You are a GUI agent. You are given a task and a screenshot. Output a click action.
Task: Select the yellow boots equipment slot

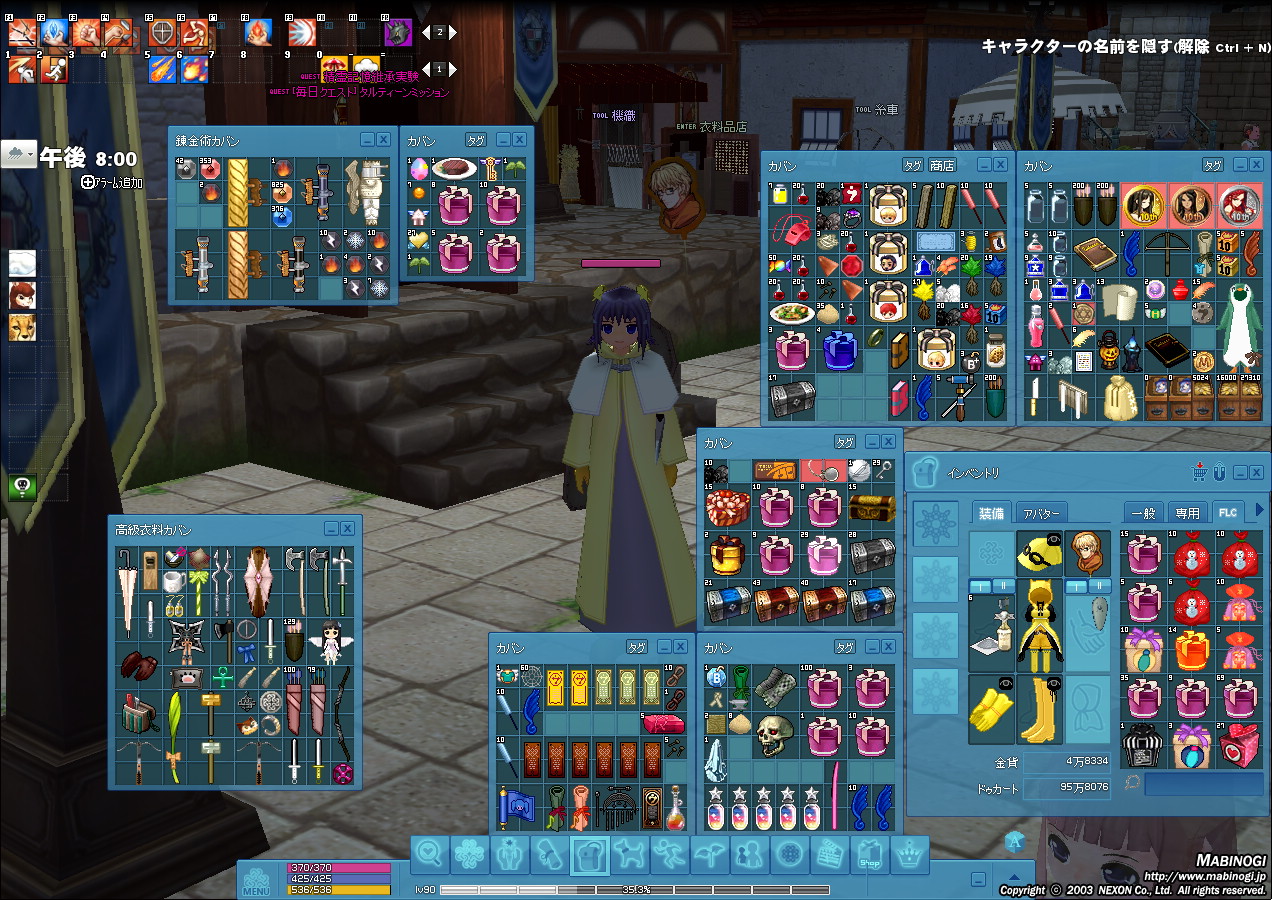coord(1039,709)
